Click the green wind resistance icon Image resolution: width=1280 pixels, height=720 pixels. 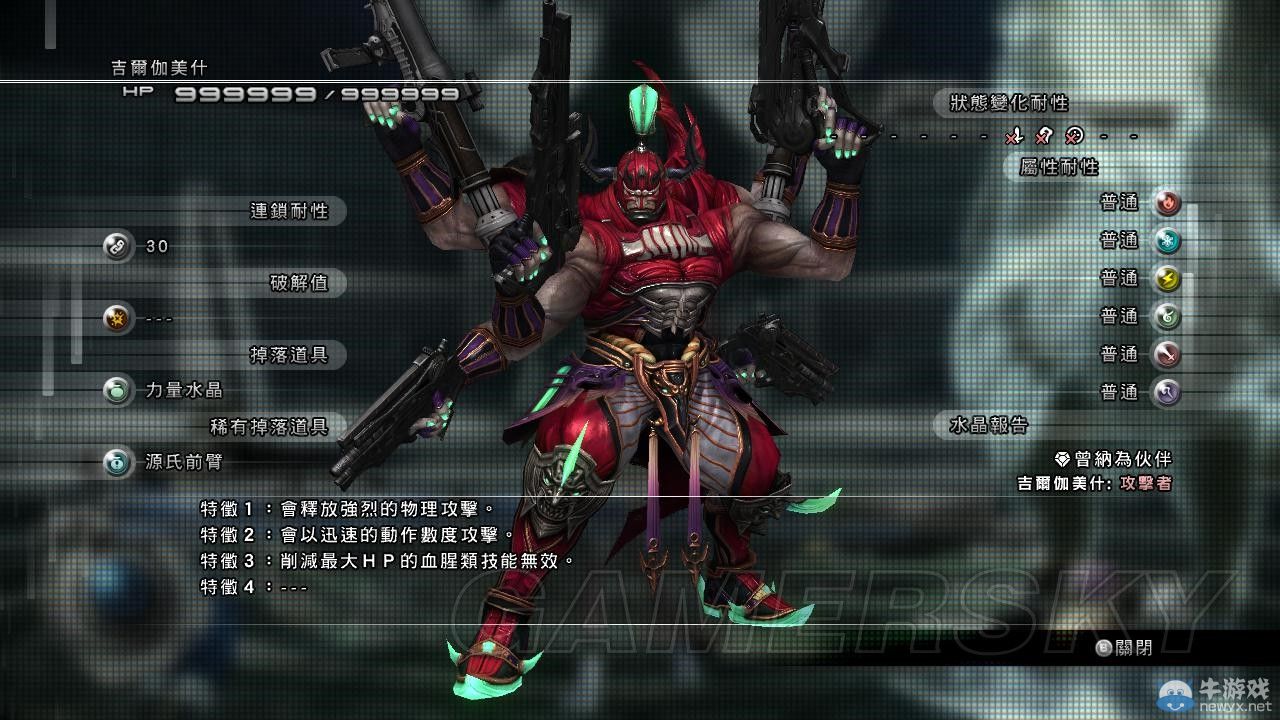pyautogui.click(x=1166, y=317)
